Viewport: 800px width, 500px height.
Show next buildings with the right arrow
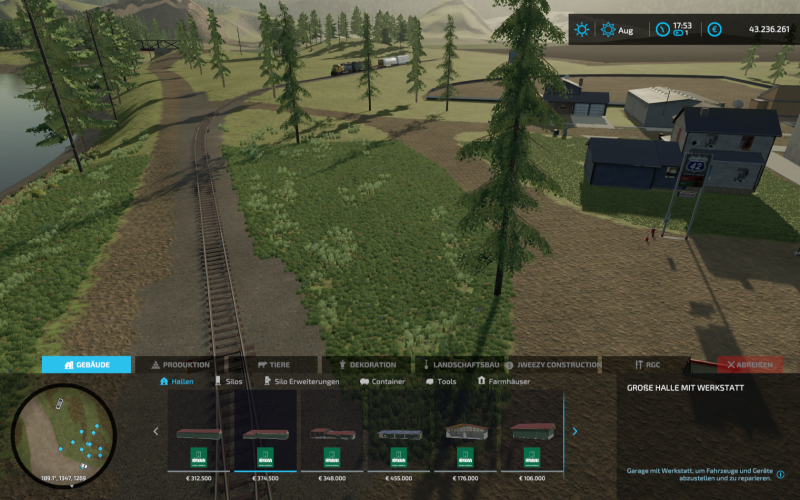(575, 432)
